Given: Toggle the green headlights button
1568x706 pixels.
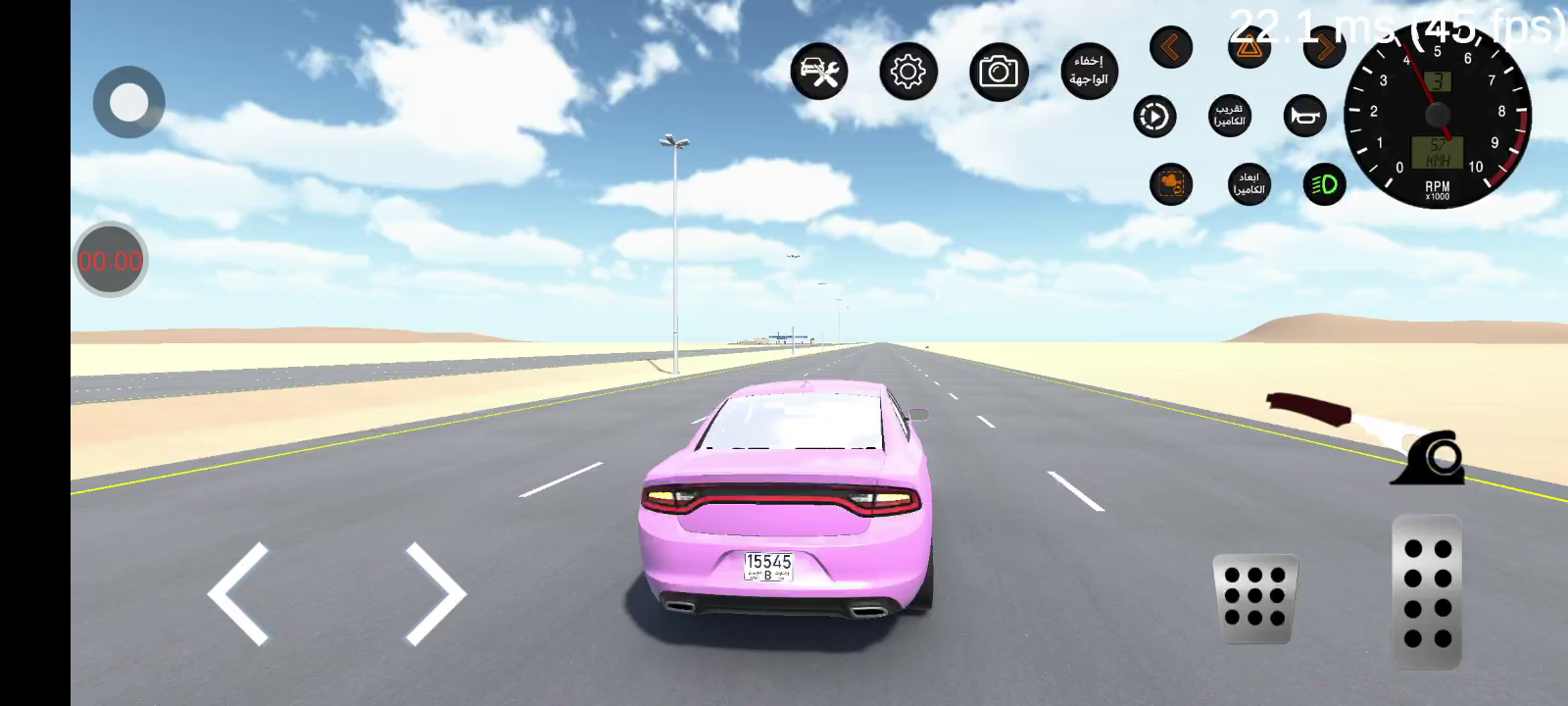Looking at the screenshot, I should pyautogui.click(x=1324, y=183).
